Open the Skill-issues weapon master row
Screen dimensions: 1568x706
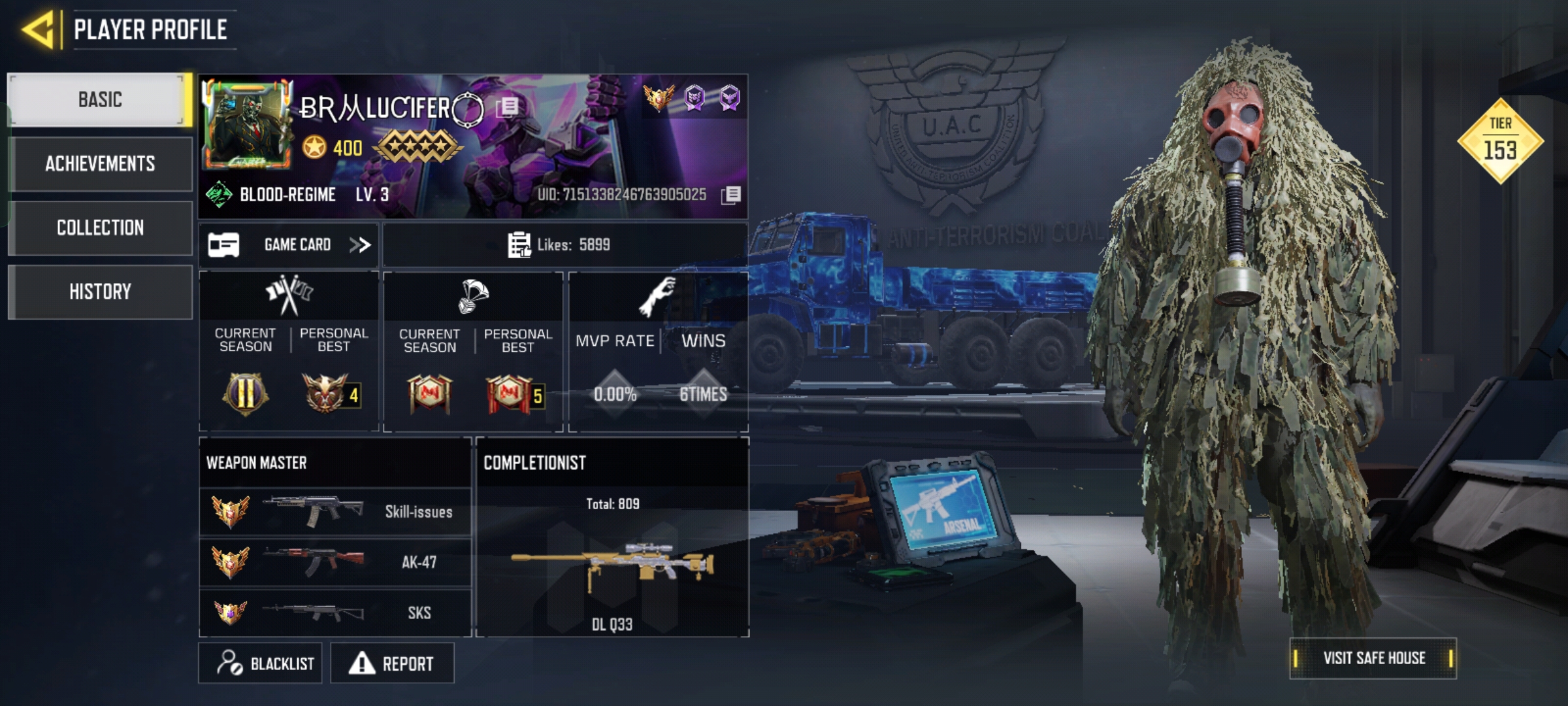pyautogui.click(x=335, y=512)
